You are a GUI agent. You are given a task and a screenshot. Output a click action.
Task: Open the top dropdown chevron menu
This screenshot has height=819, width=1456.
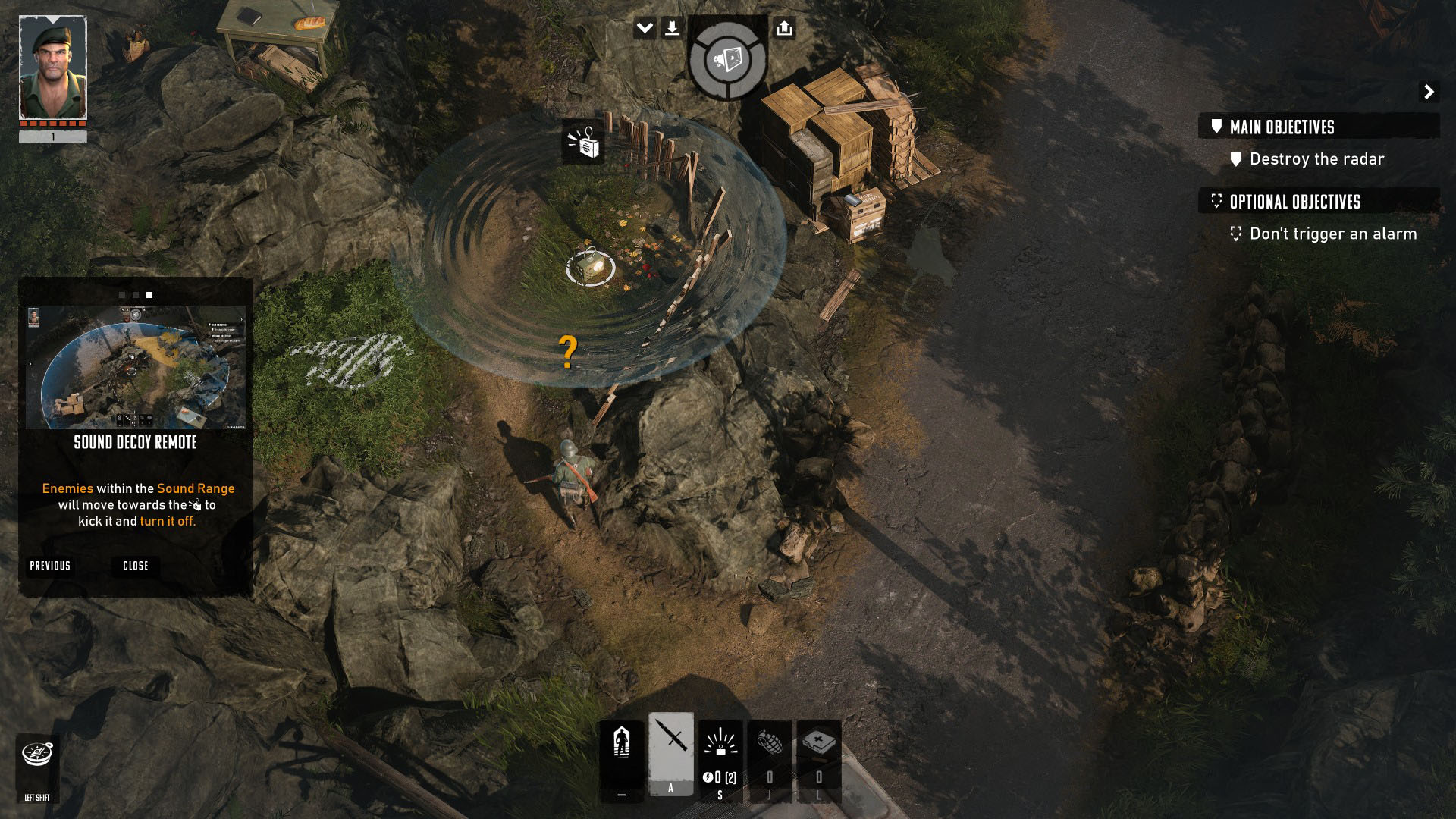click(645, 29)
